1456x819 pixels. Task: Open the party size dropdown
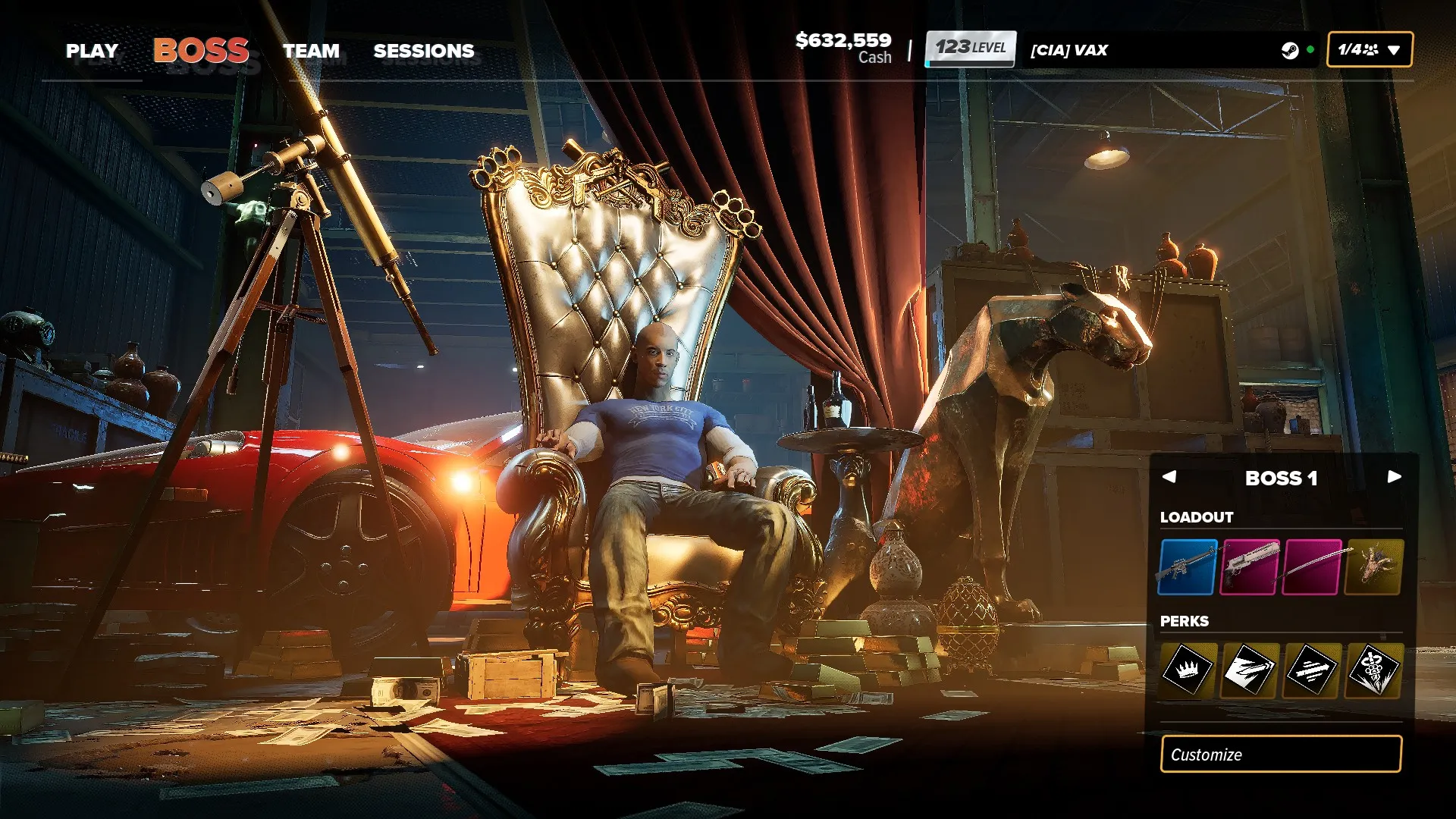click(x=1369, y=50)
